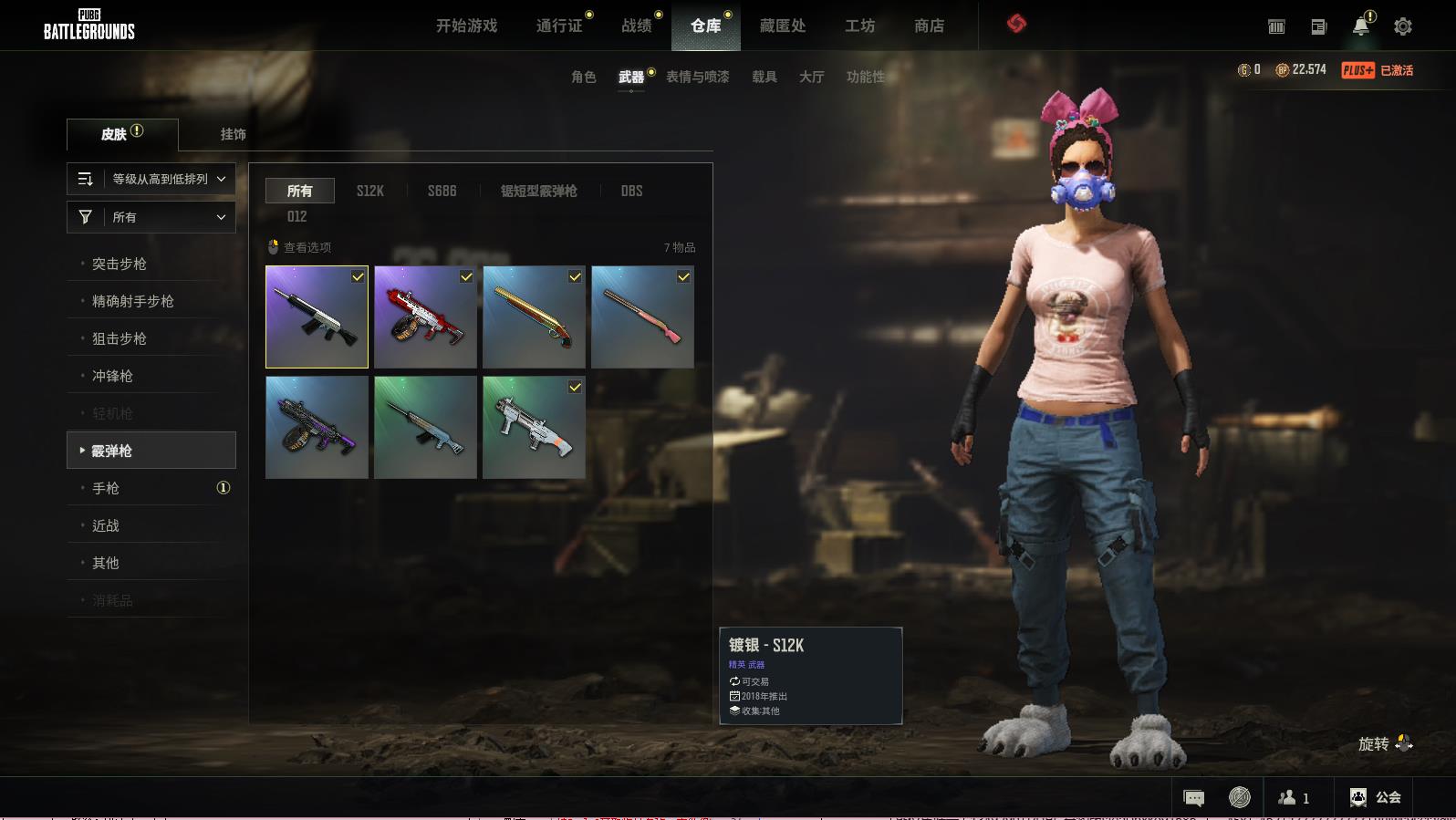Viewport: 1456px width, 820px height.
Task: Select the 手枪 pistol category
Action: point(106,488)
